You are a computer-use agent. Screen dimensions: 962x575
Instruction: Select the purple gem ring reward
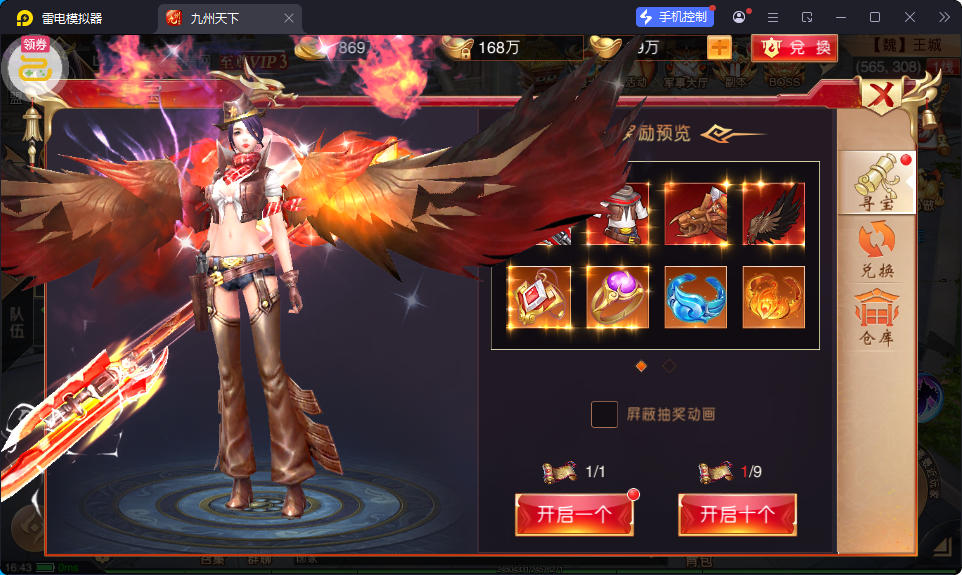(x=617, y=297)
